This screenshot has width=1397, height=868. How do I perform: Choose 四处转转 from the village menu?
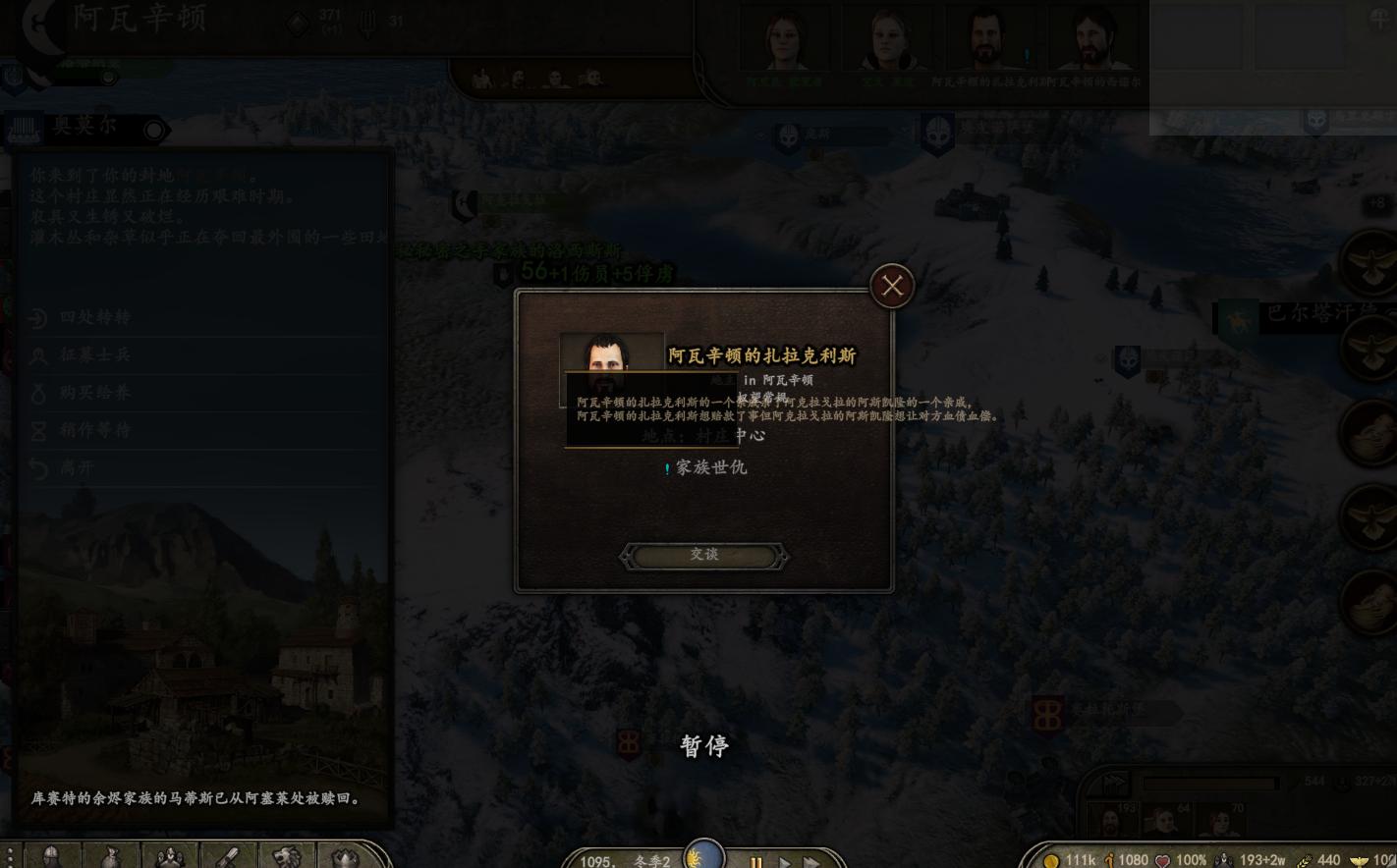[94, 317]
